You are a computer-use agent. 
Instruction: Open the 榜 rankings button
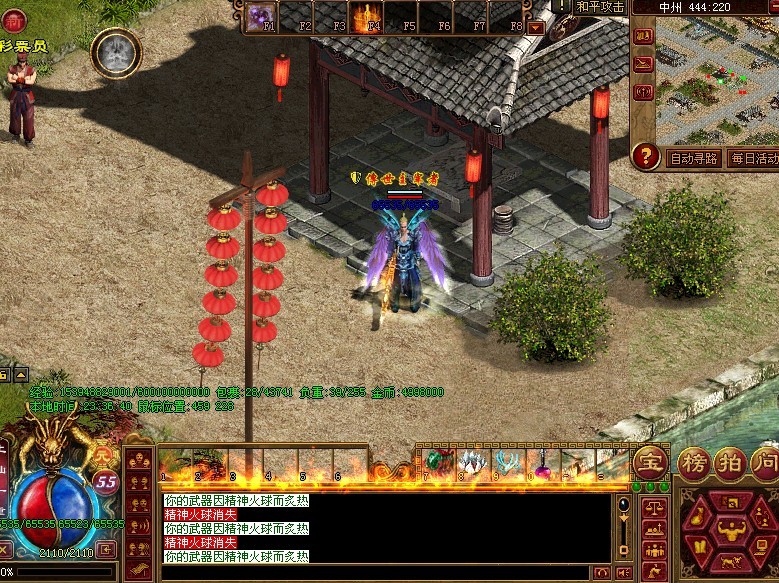[694, 462]
